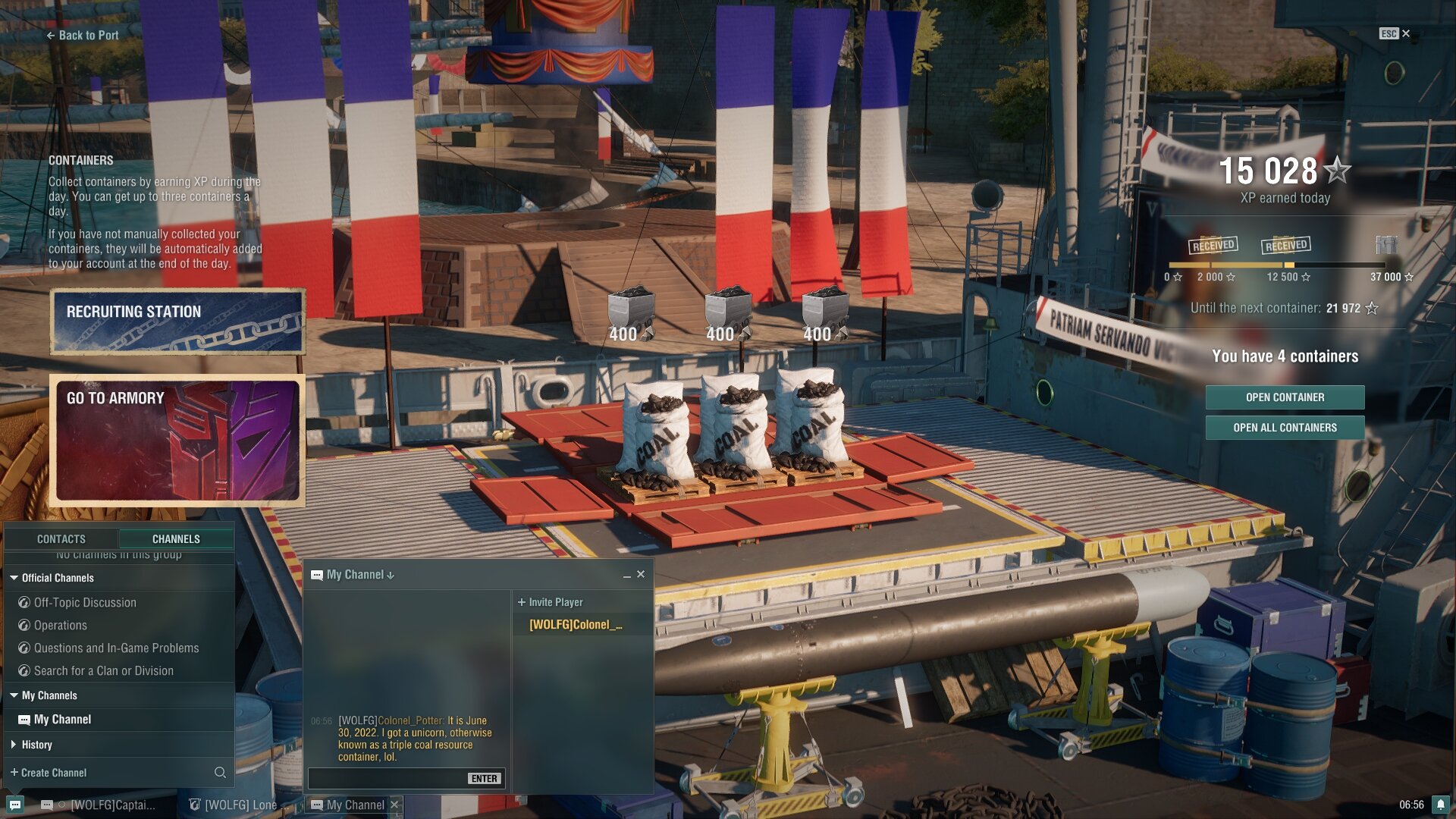Go back to Port

(x=83, y=35)
